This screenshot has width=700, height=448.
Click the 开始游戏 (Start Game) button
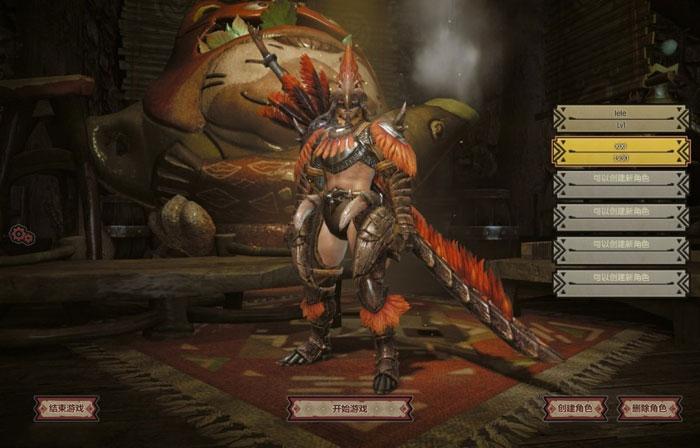click(349, 408)
